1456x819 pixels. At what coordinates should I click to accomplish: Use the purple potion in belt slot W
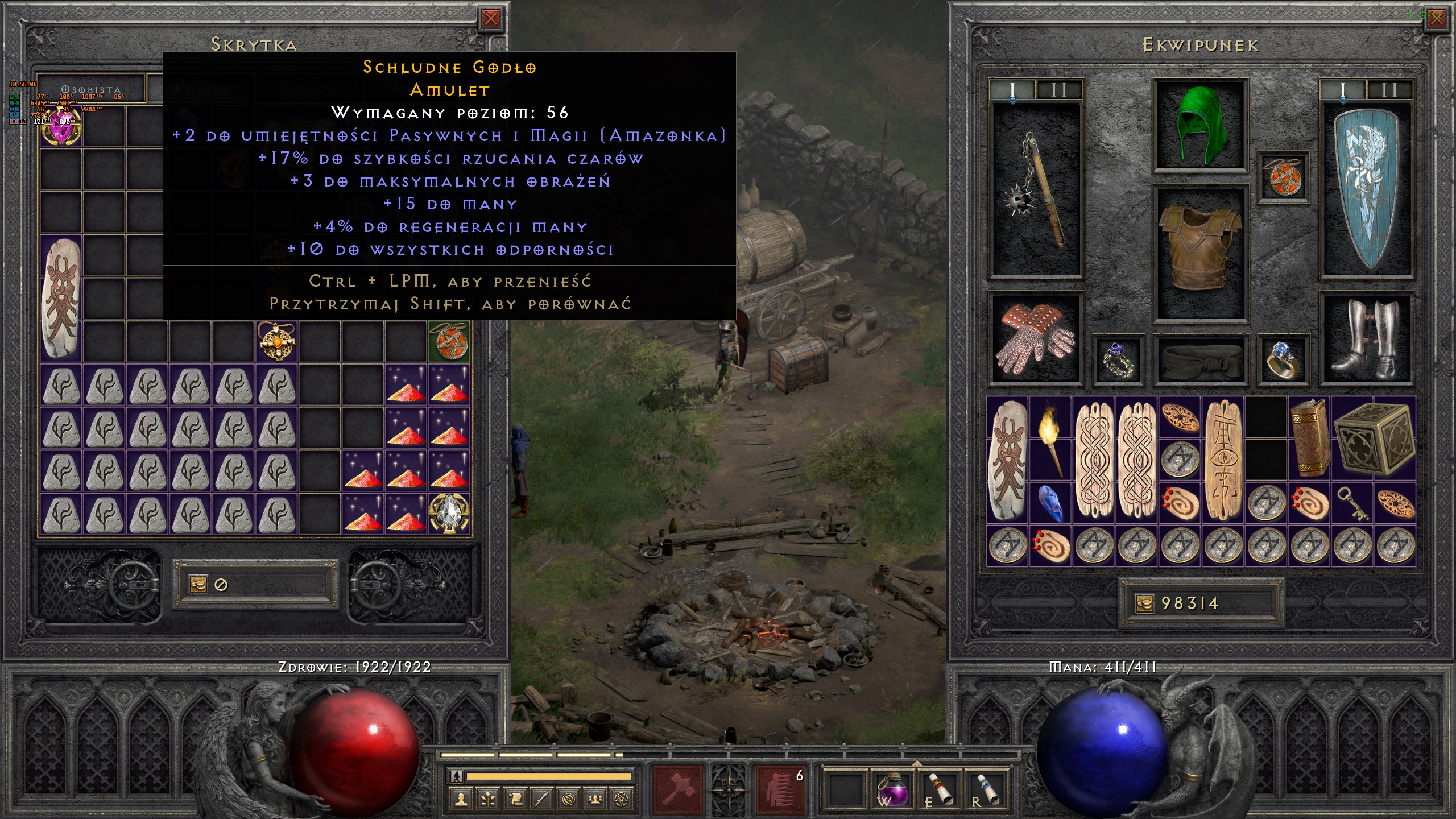pos(893,789)
